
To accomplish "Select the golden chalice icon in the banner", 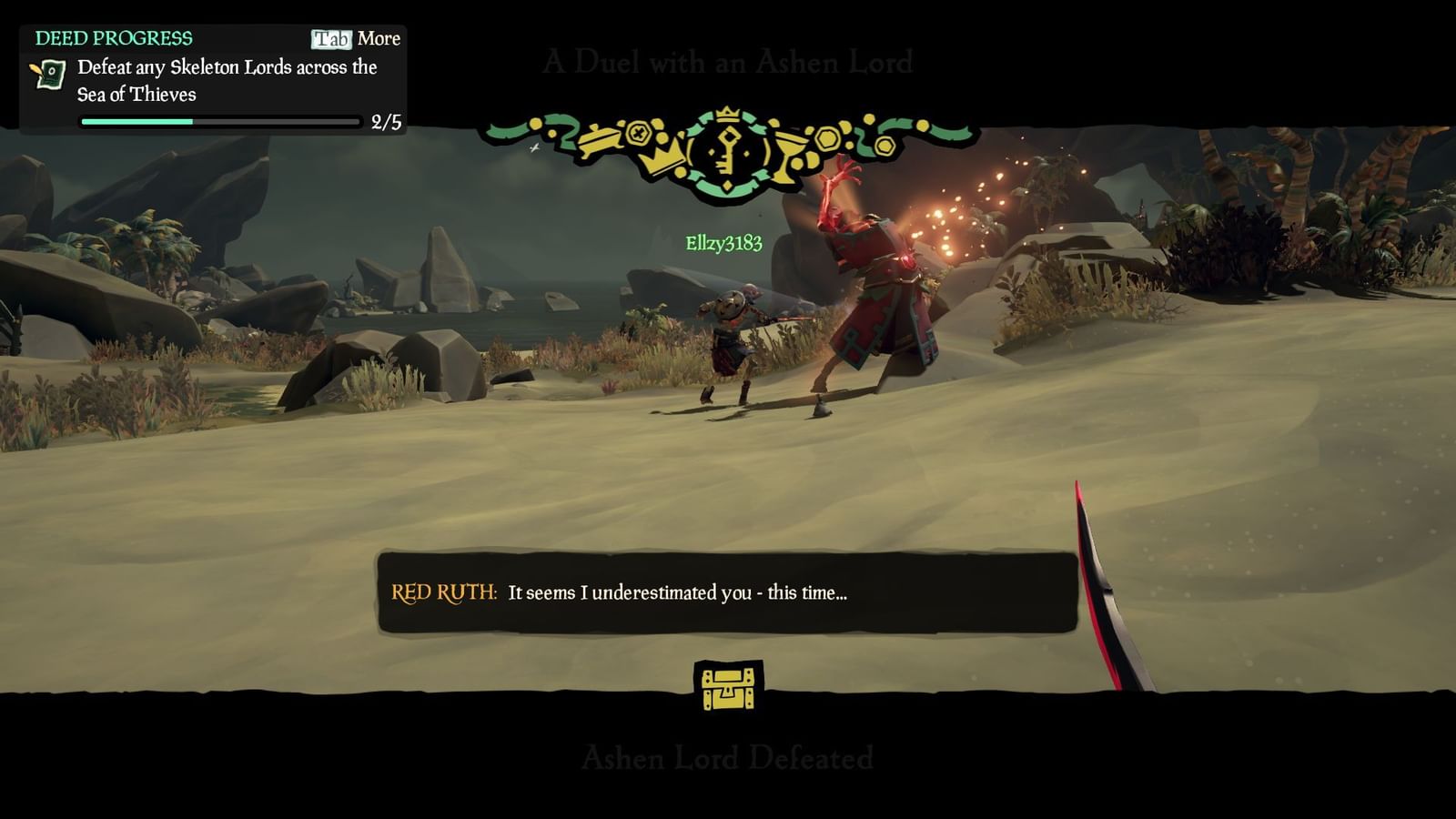I will (x=790, y=155).
